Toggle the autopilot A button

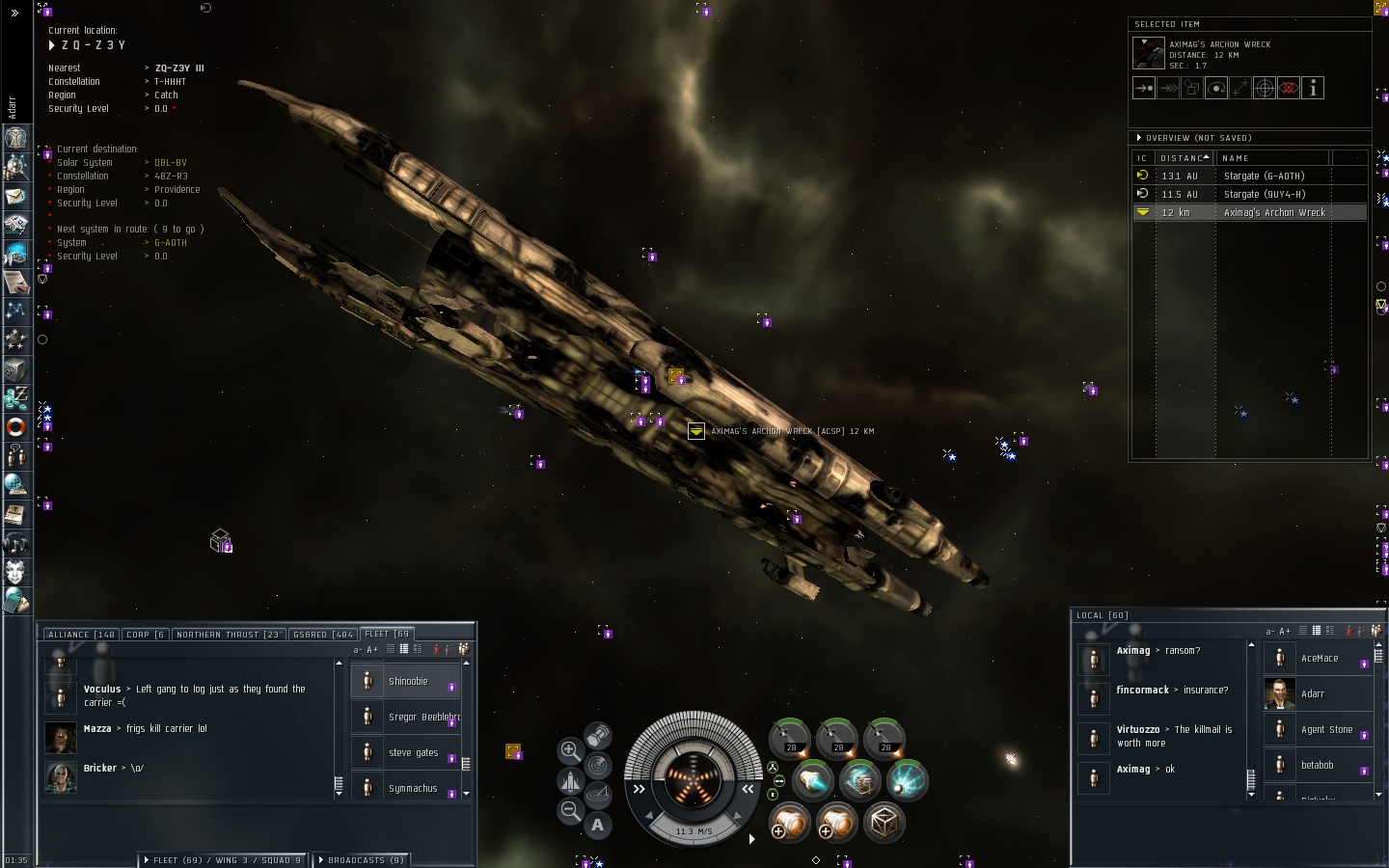pyautogui.click(x=598, y=825)
